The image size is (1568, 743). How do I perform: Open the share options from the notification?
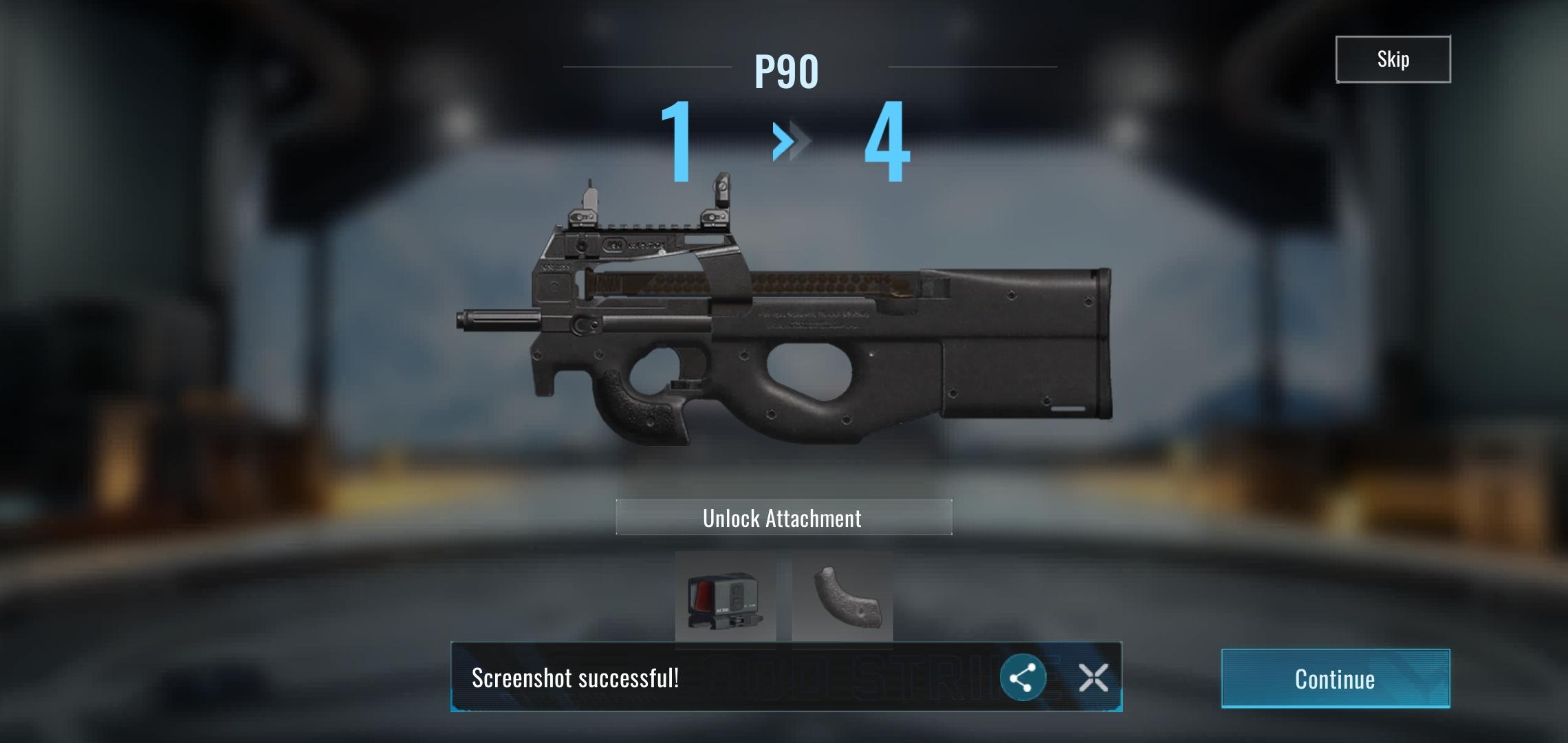(x=1023, y=677)
